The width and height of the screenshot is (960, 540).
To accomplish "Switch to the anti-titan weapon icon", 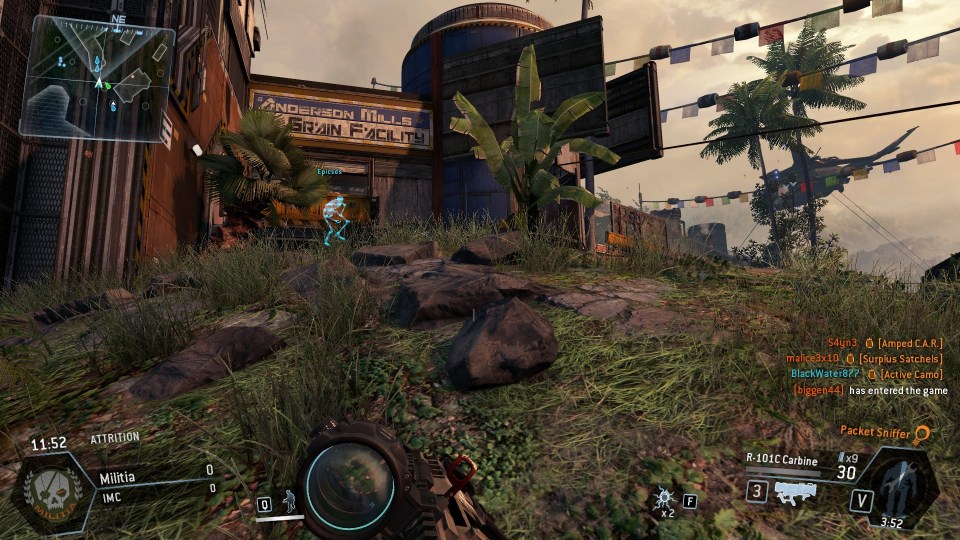I will [x=788, y=492].
